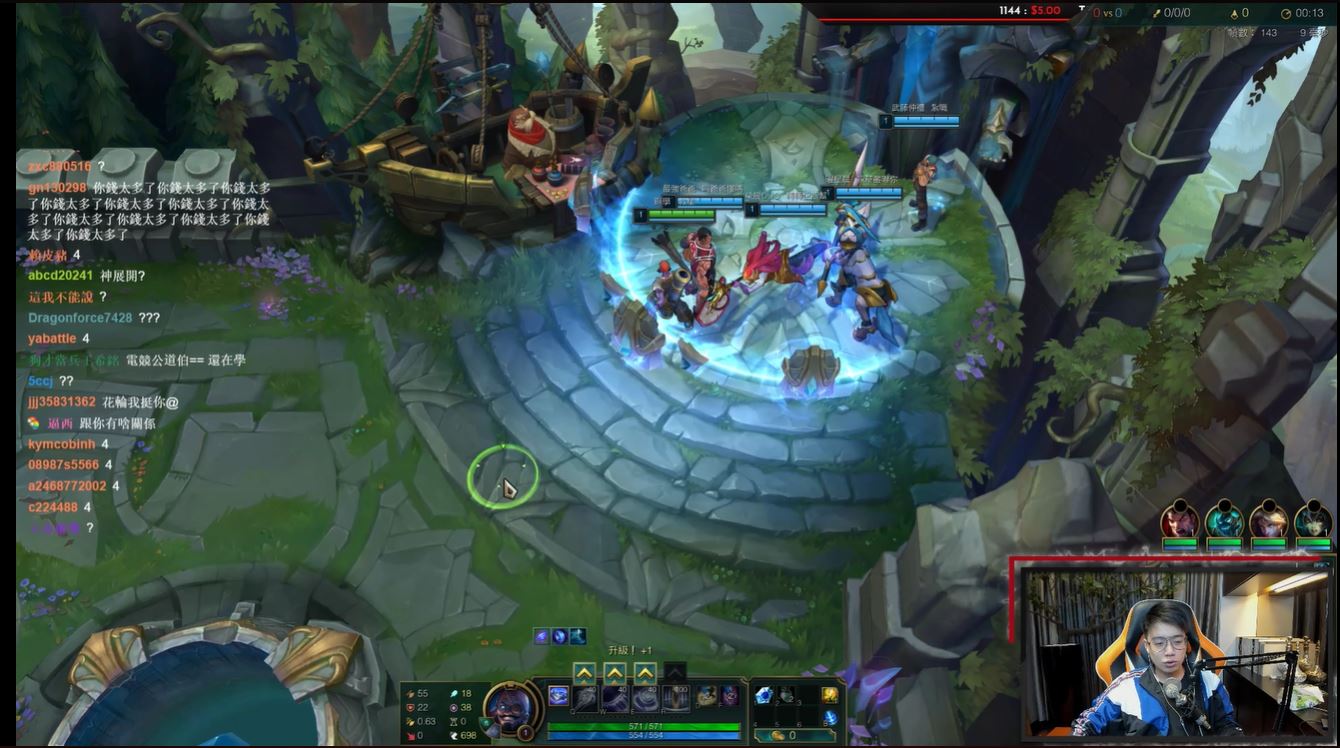
Task: Cast the E ability
Action: 647,697
